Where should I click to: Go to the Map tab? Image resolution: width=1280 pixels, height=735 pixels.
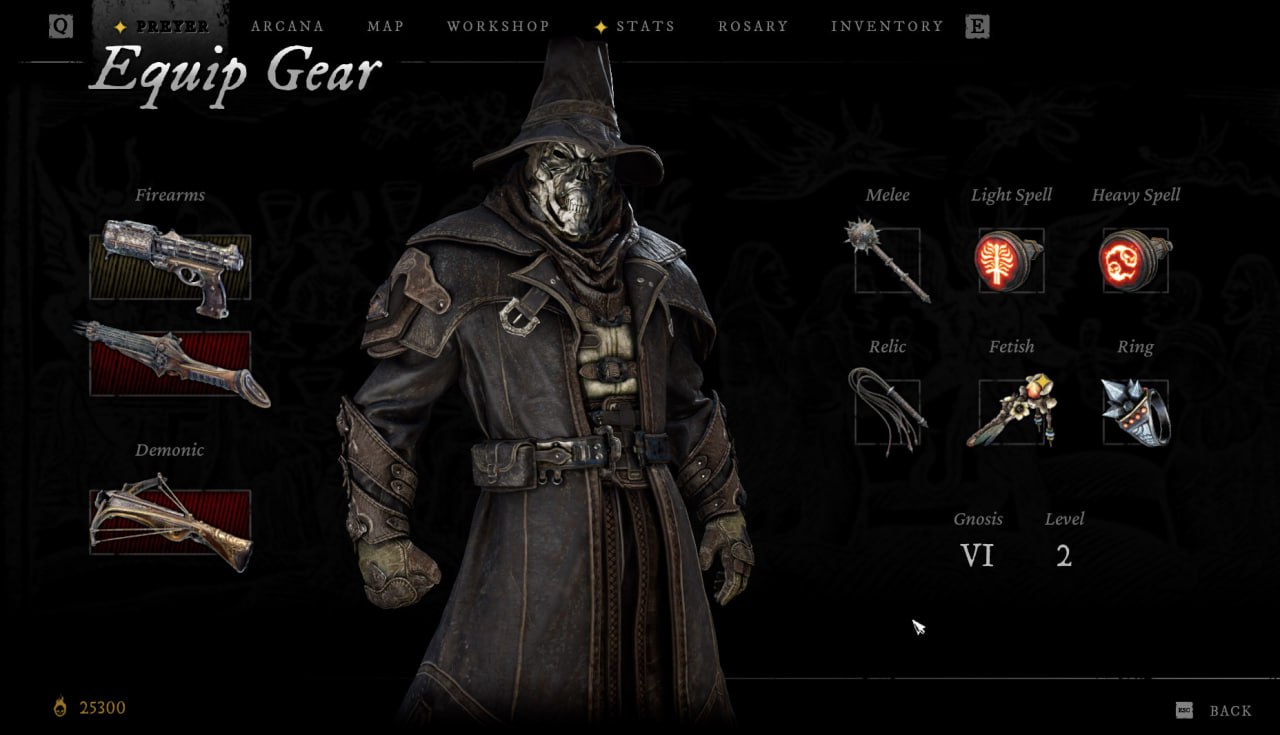385,27
